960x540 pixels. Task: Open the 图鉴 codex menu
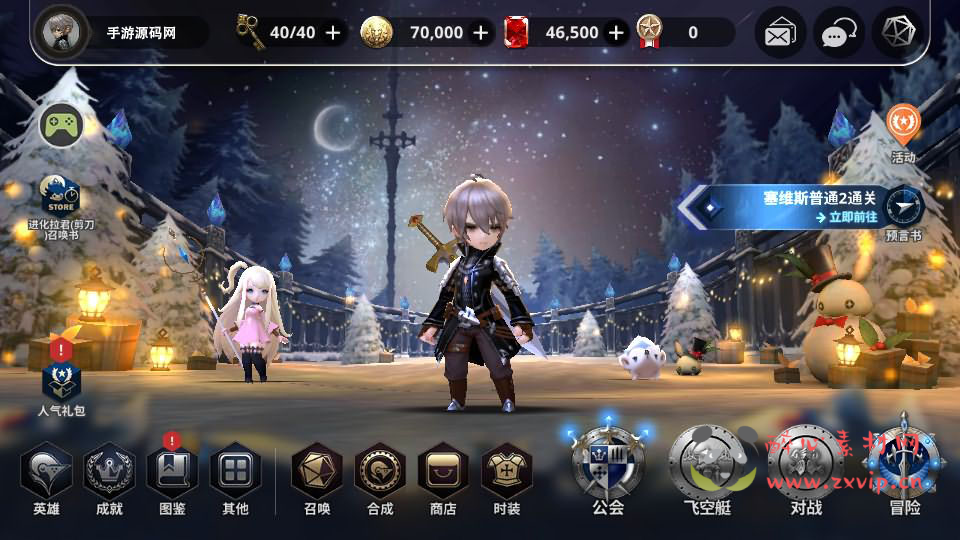pyautogui.click(x=172, y=473)
